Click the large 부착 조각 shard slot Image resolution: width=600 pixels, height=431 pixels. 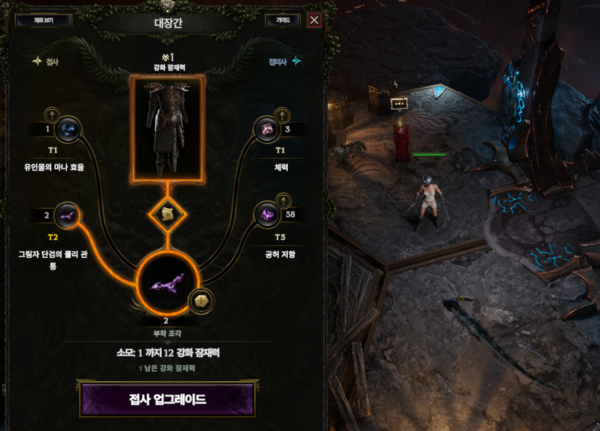[165, 285]
